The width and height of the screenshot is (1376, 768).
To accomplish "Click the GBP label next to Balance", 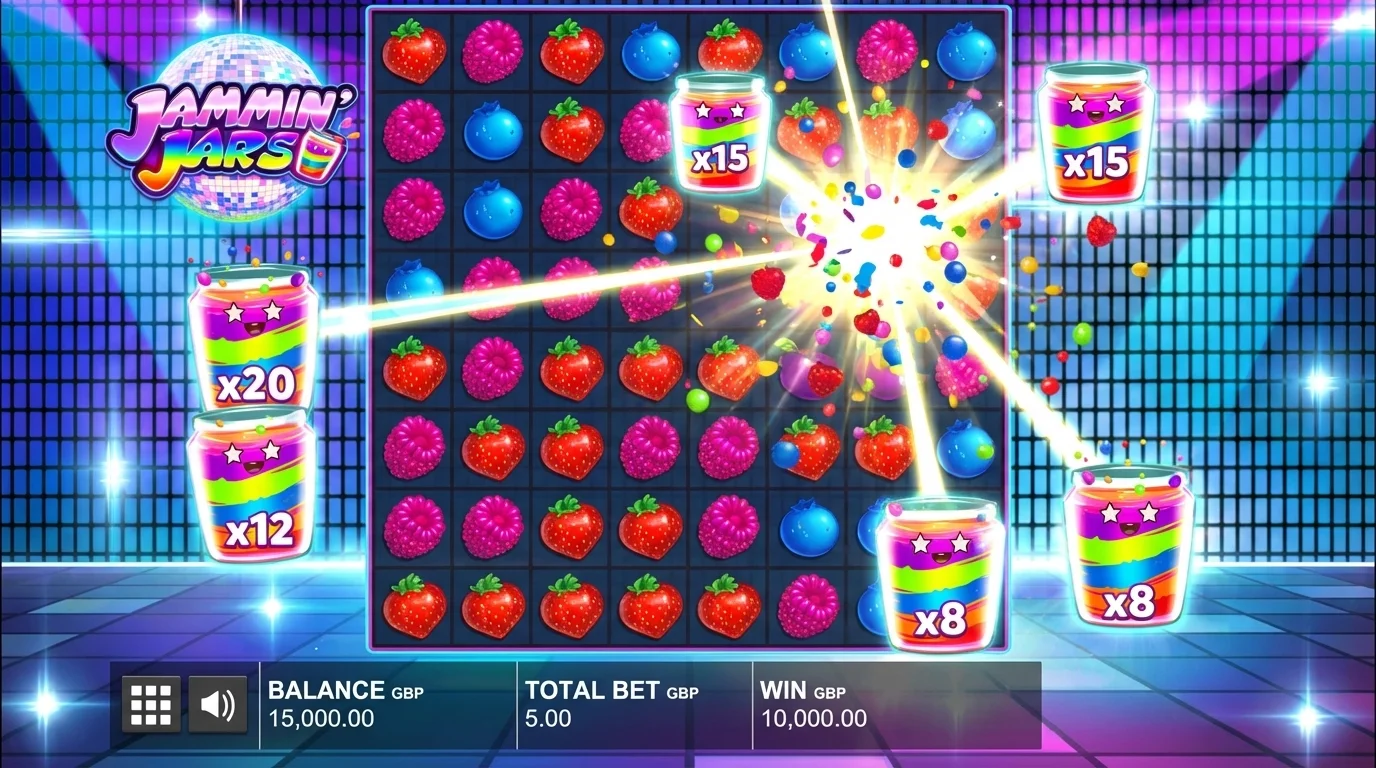I will [x=409, y=691].
